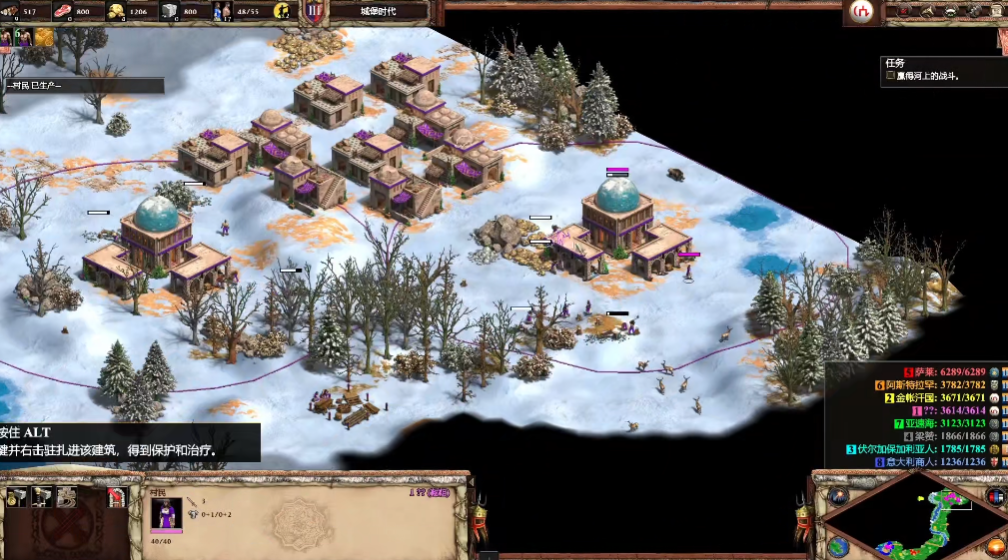Click the Castle Age shield emblem
The height and width of the screenshot is (560, 1008).
point(315,12)
